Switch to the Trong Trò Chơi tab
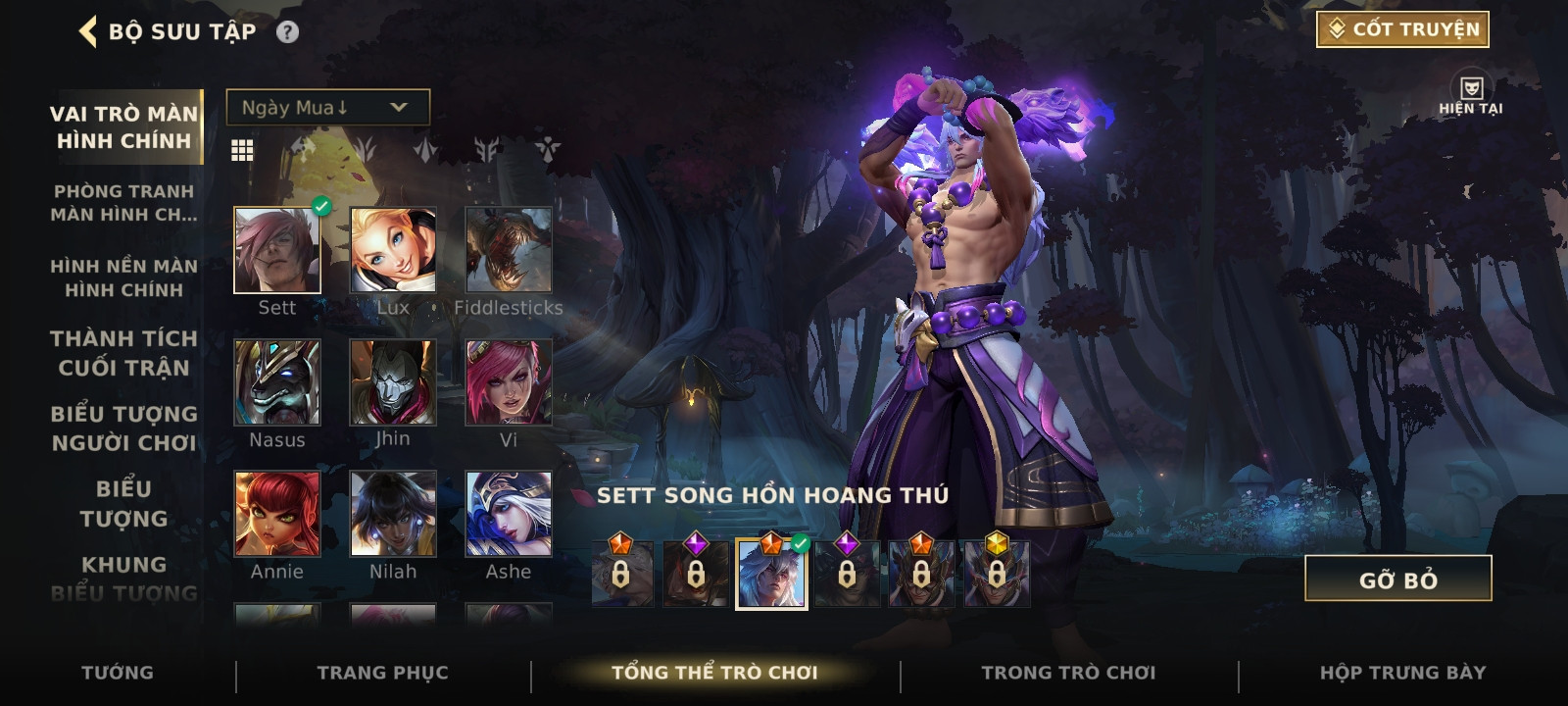 click(1068, 673)
